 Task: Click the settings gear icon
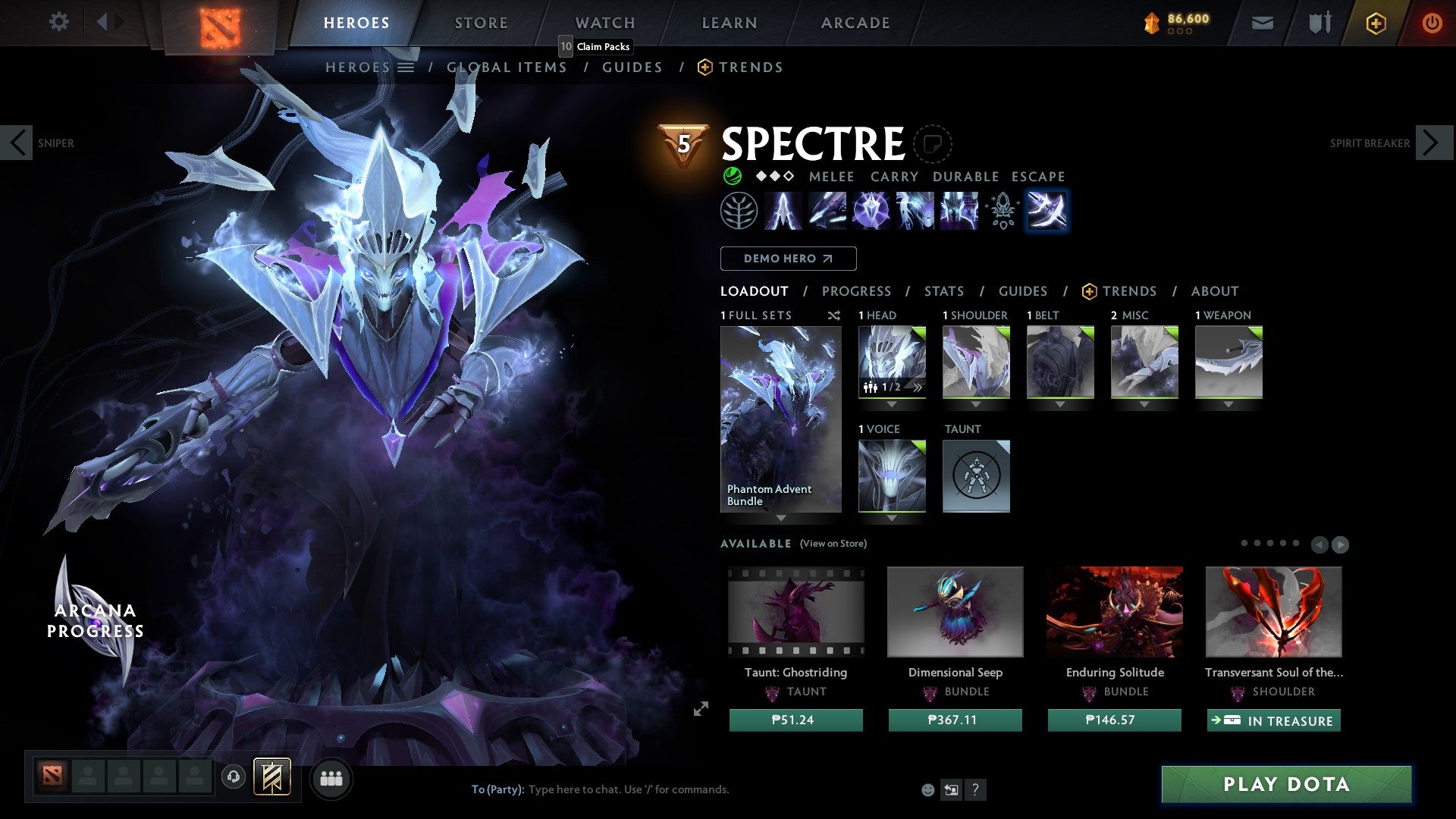[58, 21]
